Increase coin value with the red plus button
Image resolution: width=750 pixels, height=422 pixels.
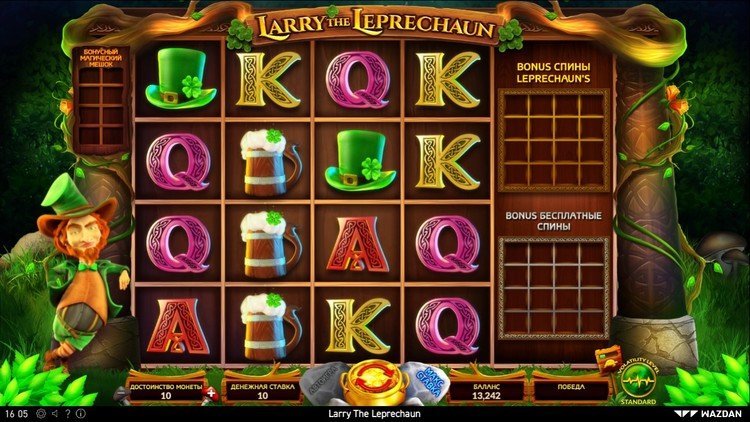[x=211, y=395]
